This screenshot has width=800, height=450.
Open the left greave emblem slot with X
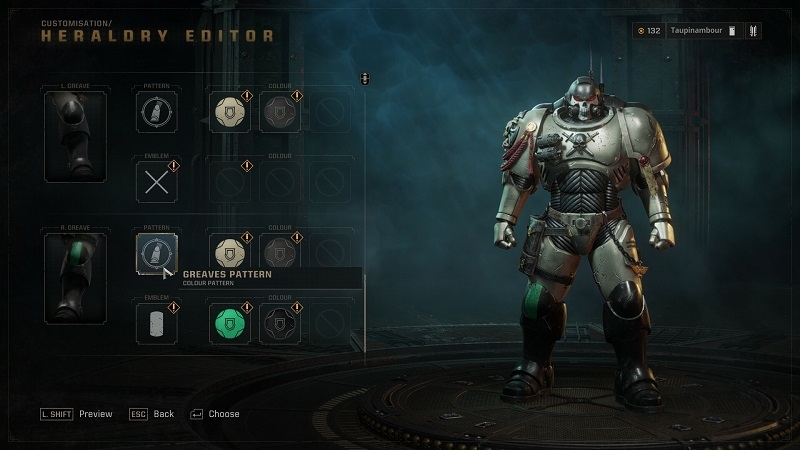click(157, 182)
